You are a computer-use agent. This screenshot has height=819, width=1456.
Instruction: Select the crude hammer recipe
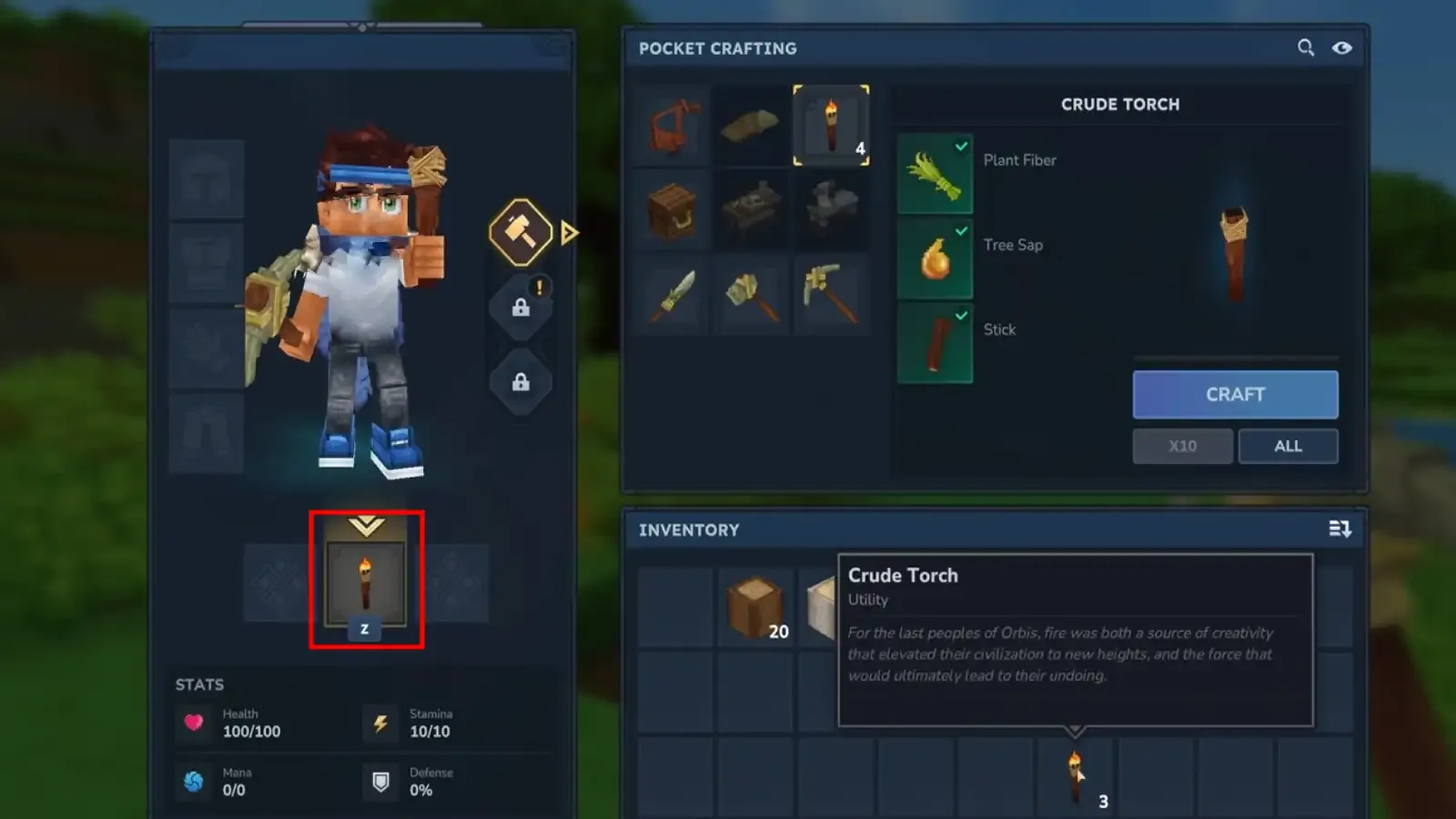click(x=751, y=296)
